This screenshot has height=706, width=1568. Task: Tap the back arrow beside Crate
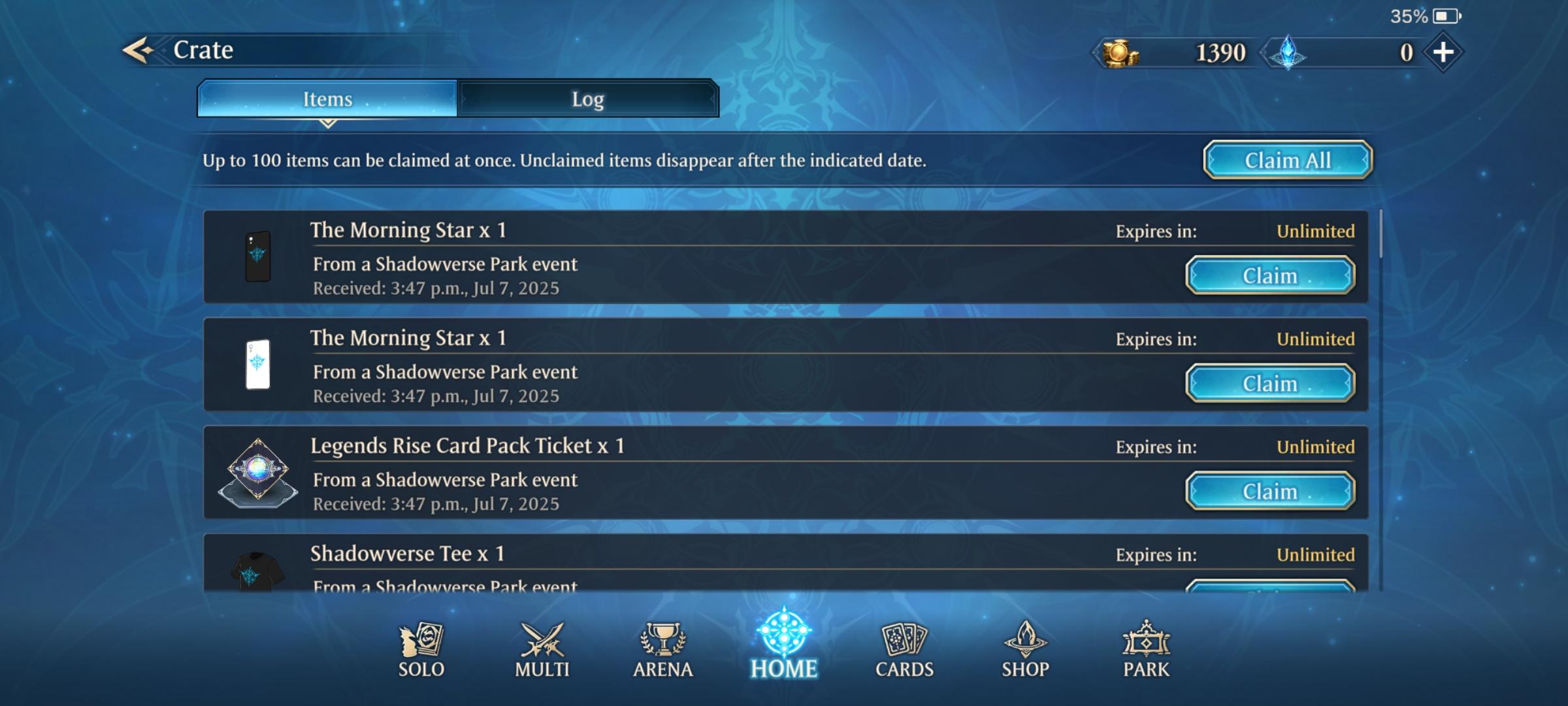click(x=138, y=49)
